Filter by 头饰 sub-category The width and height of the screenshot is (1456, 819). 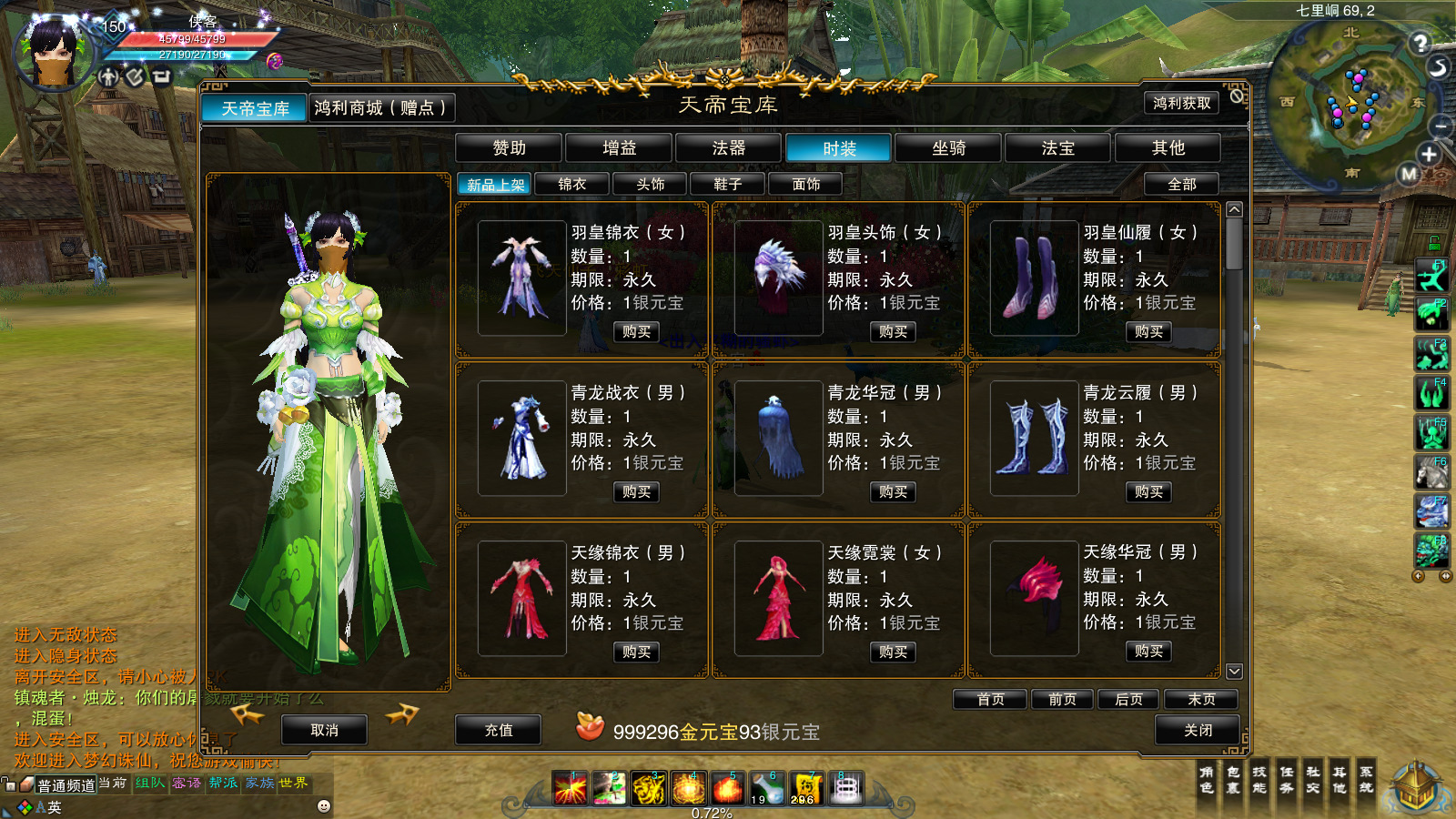(x=650, y=185)
